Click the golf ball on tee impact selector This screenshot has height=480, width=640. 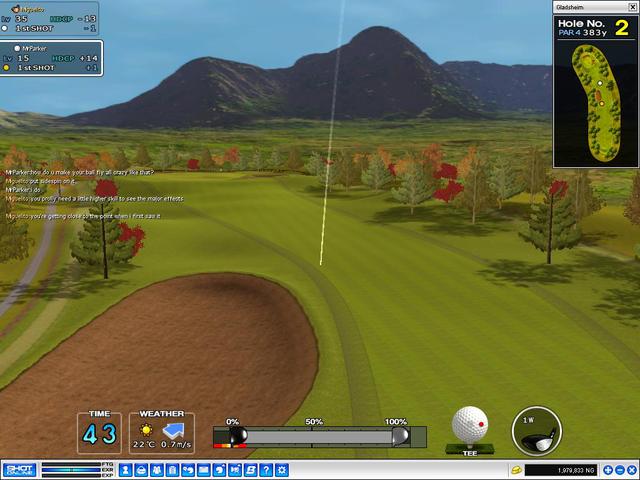coord(470,425)
